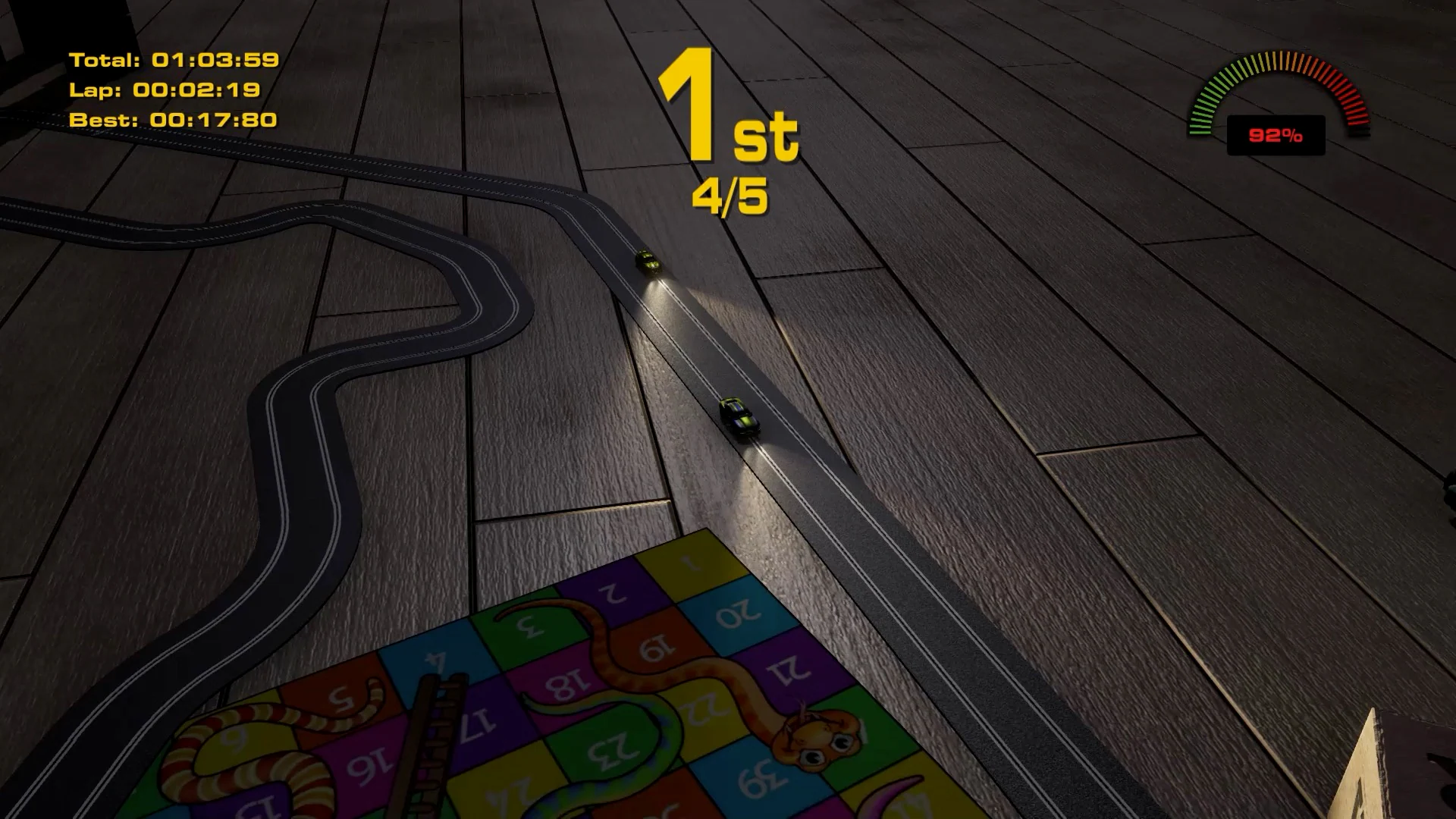1456x819 pixels.
Task: Click the Total time display
Action: pyautogui.click(x=173, y=58)
